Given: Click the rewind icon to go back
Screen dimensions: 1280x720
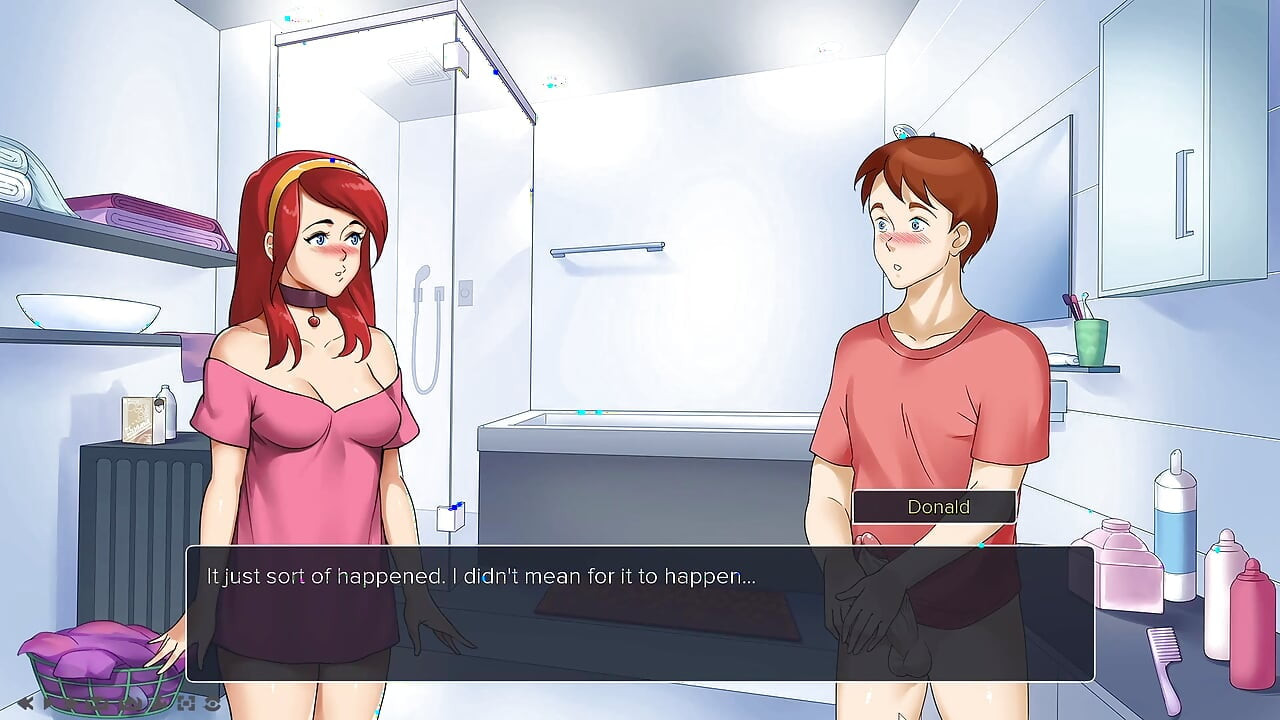Looking at the screenshot, I should tap(25, 704).
